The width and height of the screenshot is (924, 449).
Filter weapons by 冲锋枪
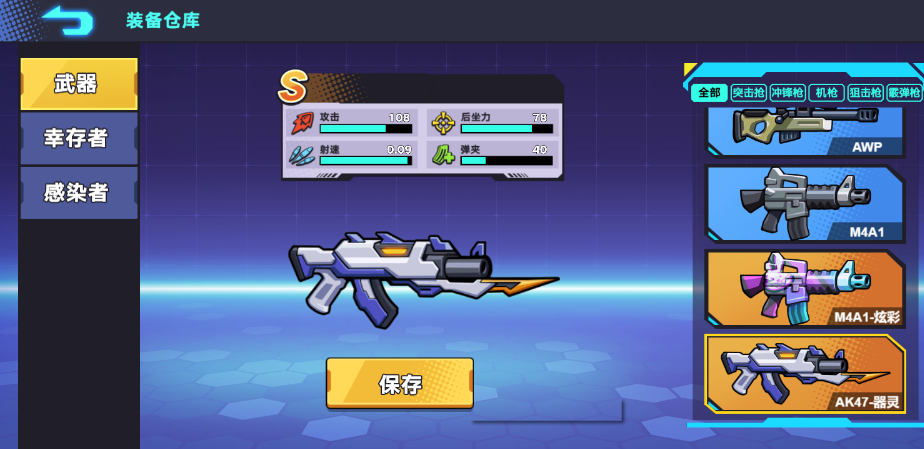tap(787, 93)
